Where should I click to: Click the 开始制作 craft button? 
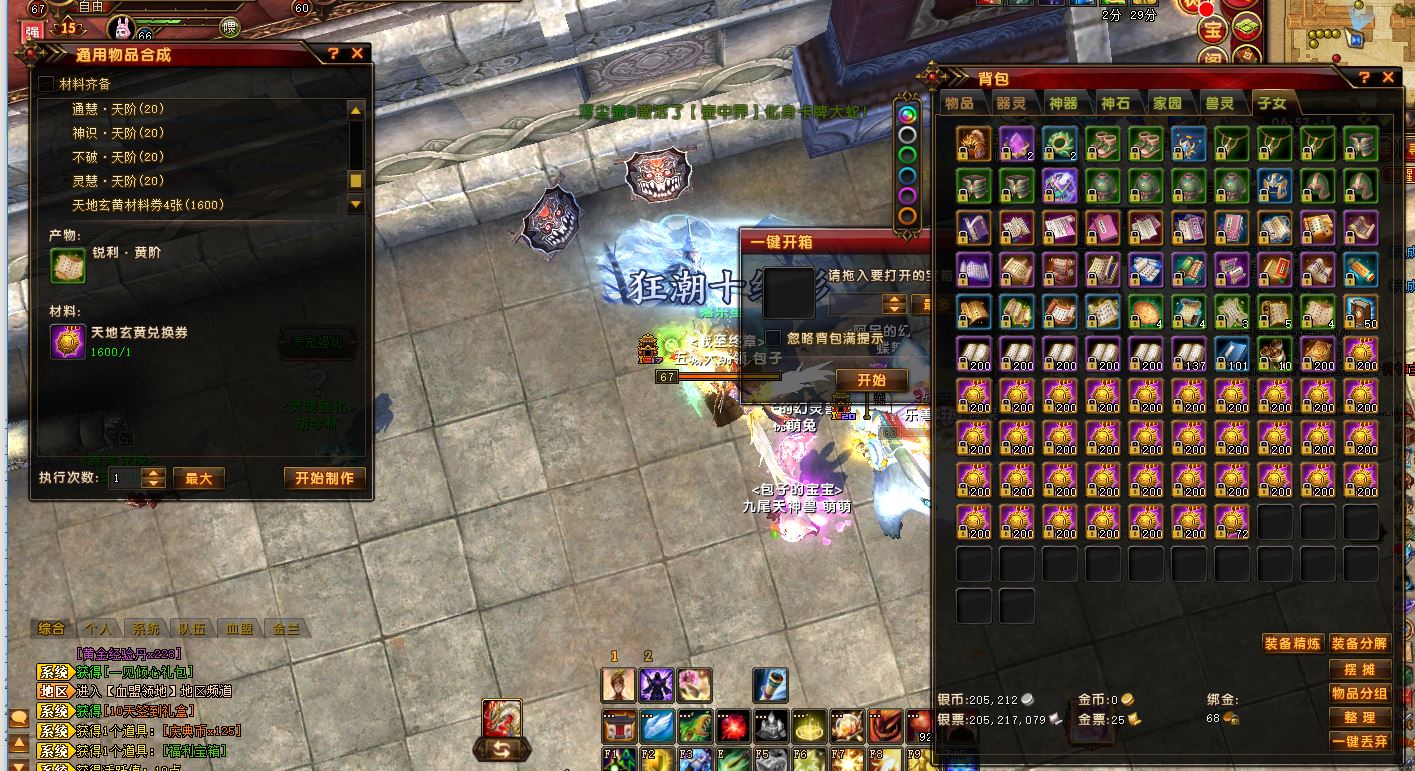[324, 478]
